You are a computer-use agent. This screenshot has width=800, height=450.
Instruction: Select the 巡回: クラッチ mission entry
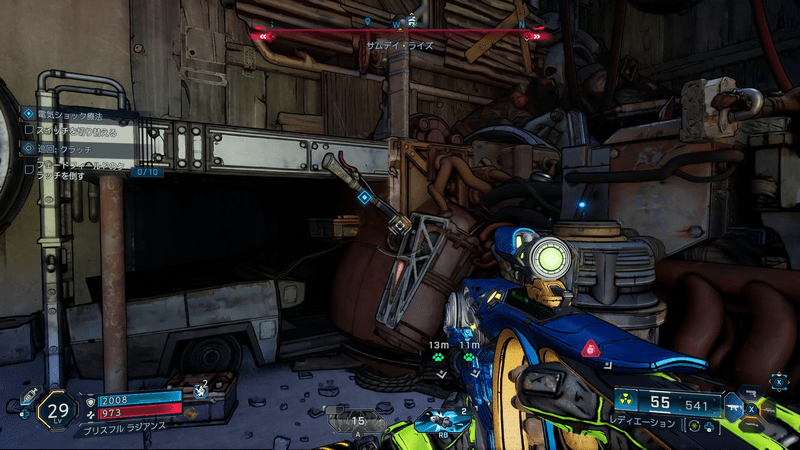[64, 148]
